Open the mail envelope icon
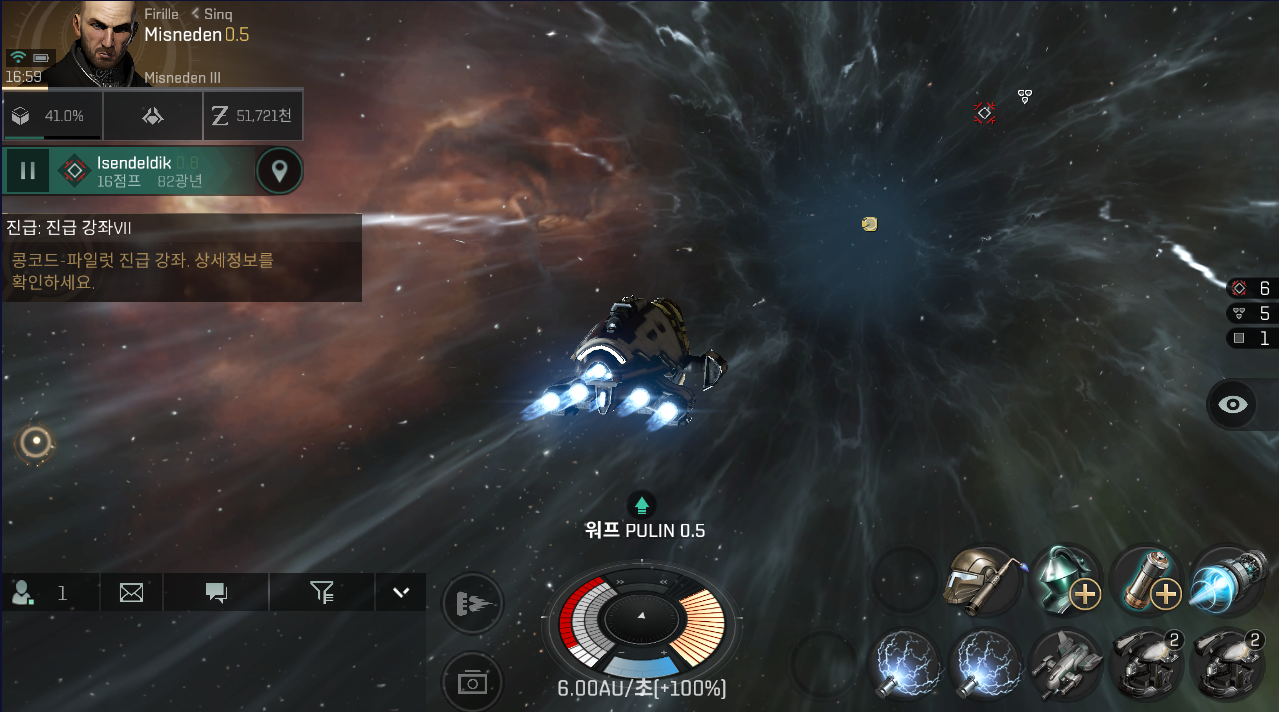Screen dimensions: 1279x712 click(131, 593)
